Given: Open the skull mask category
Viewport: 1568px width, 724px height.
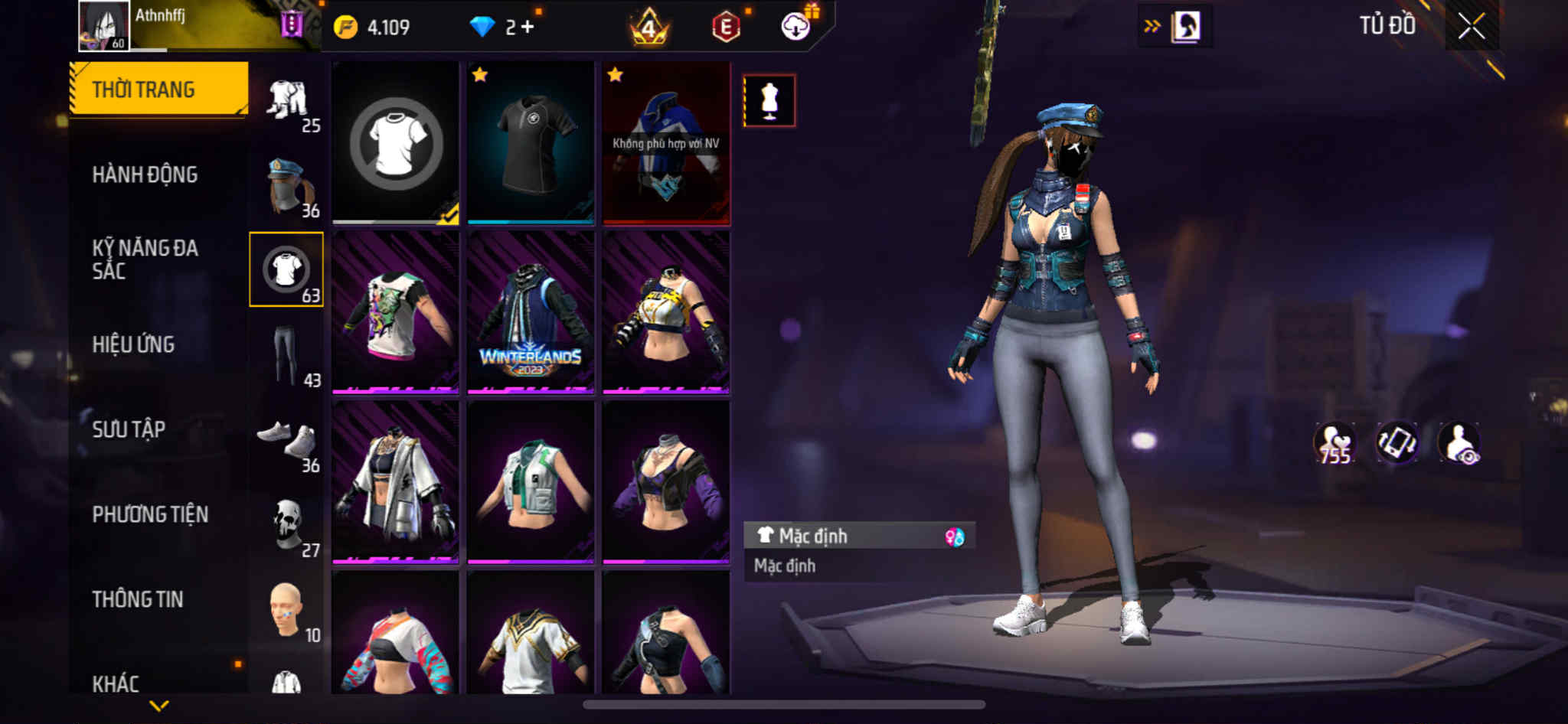Looking at the screenshot, I should (x=287, y=526).
